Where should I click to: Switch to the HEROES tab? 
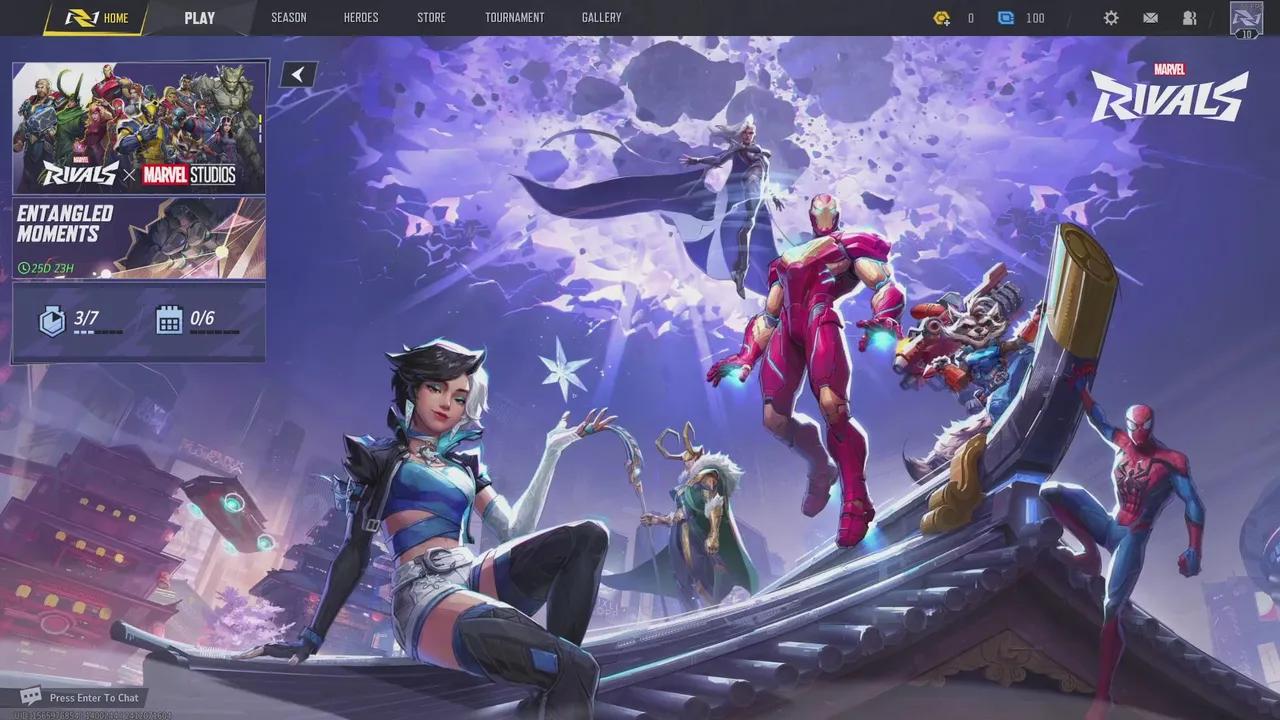(x=361, y=17)
